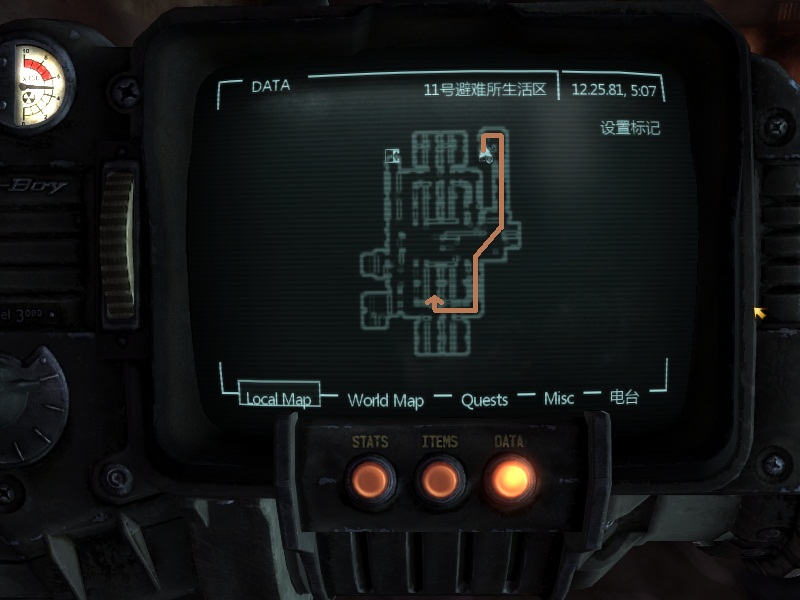800x600 pixels.
Task: Click the door marker on the local map
Action: (x=393, y=155)
